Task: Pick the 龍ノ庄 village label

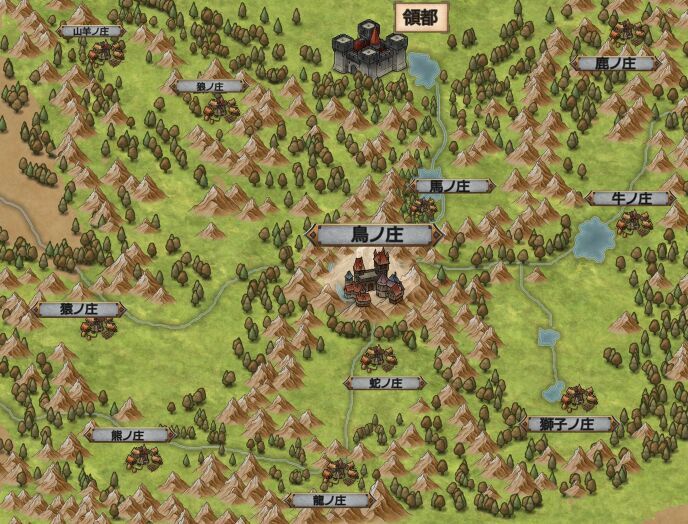Action: pyautogui.click(x=329, y=500)
